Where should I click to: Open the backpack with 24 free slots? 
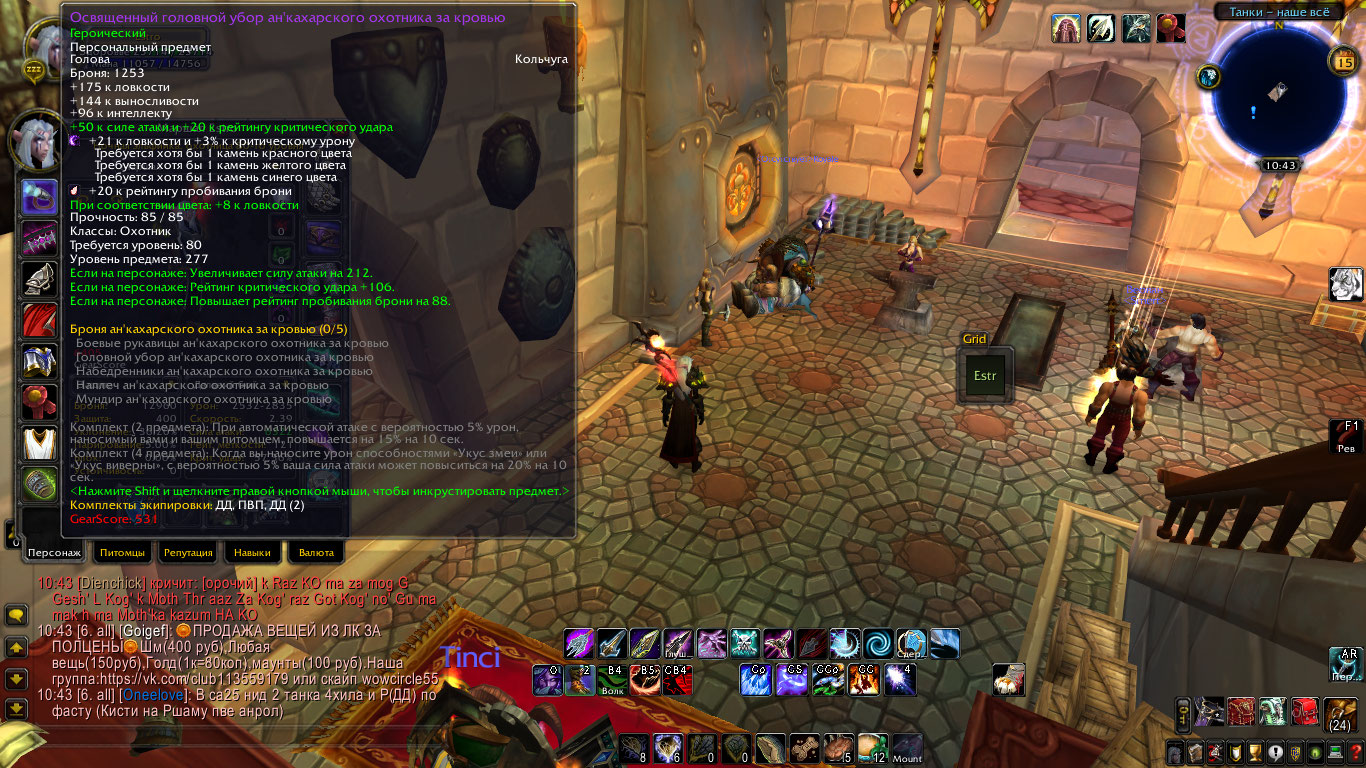point(1340,714)
